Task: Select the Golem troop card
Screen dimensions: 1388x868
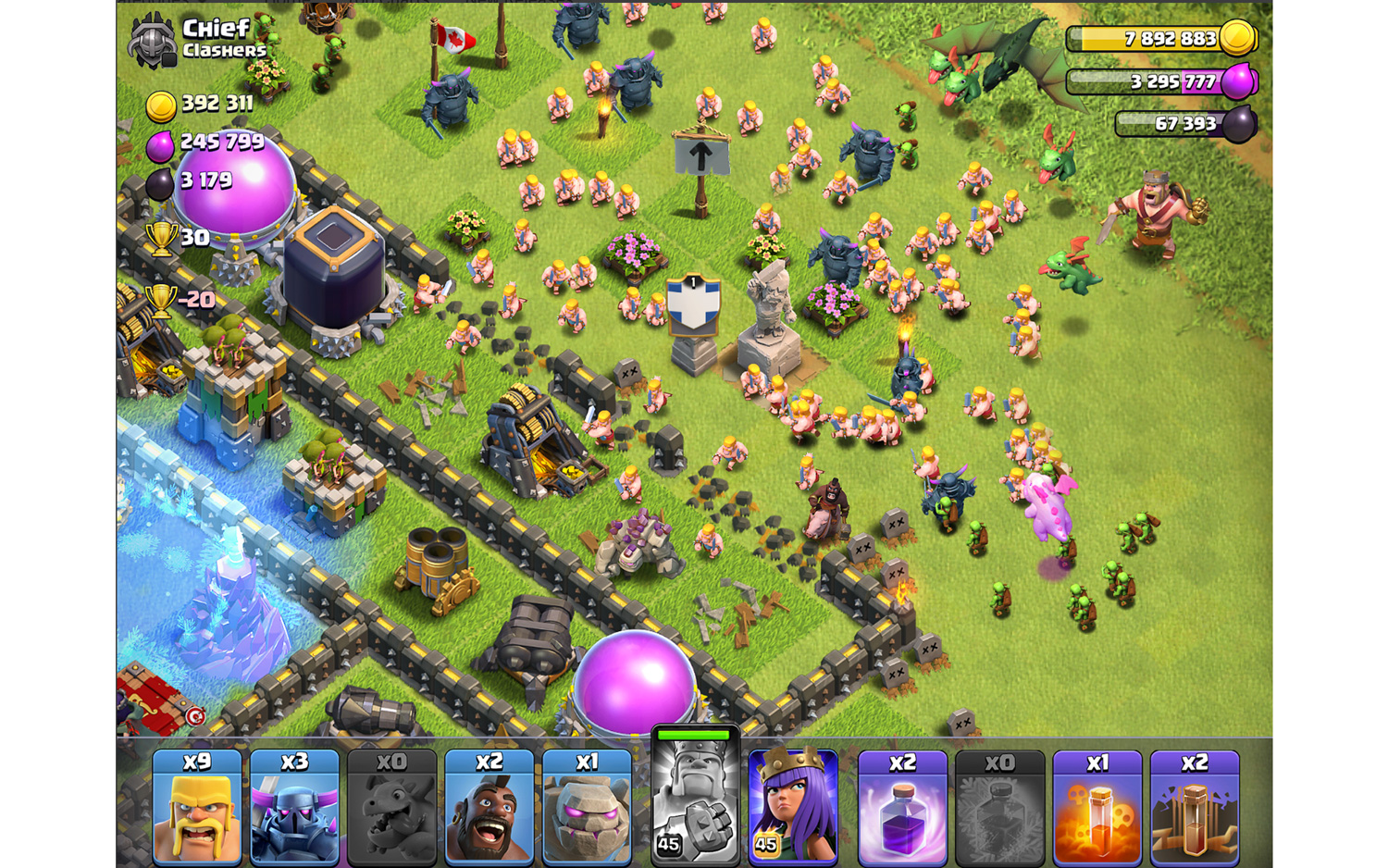Action: pyautogui.click(x=587, y=807)
